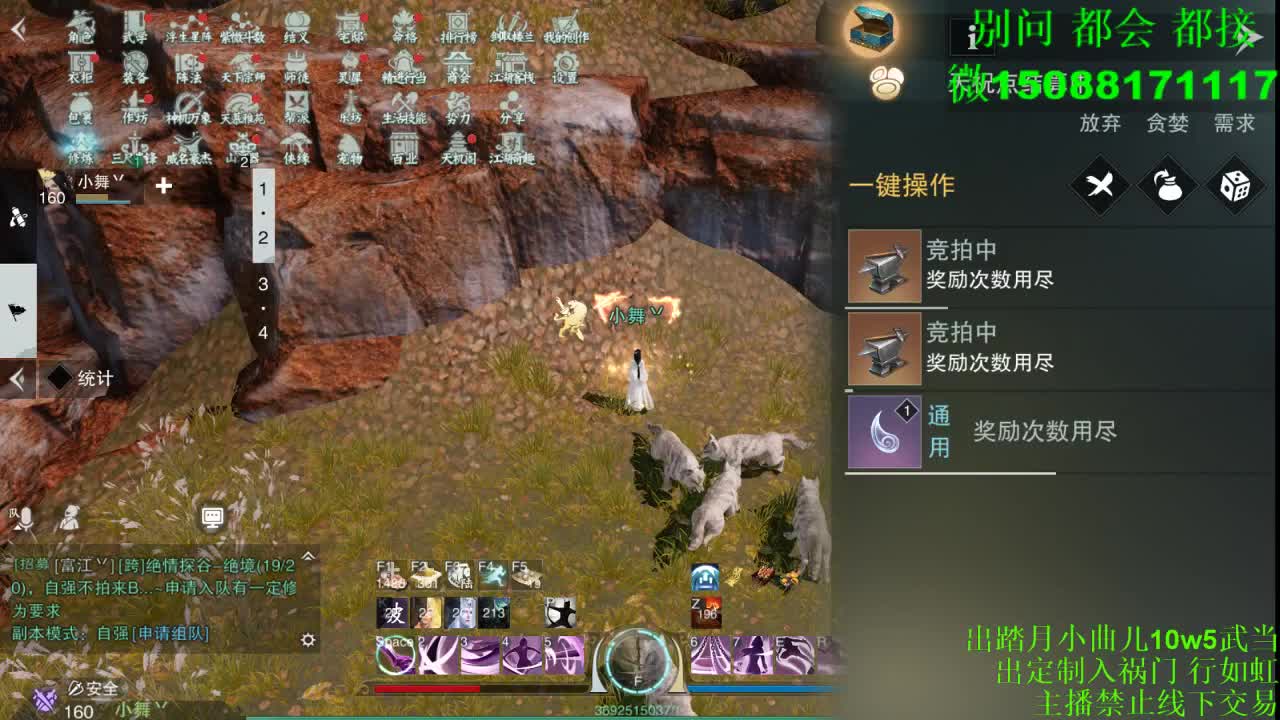The image size is (1280, 720).
Task: Open the 宠物 pet icon
Action: tap(352, 152)
